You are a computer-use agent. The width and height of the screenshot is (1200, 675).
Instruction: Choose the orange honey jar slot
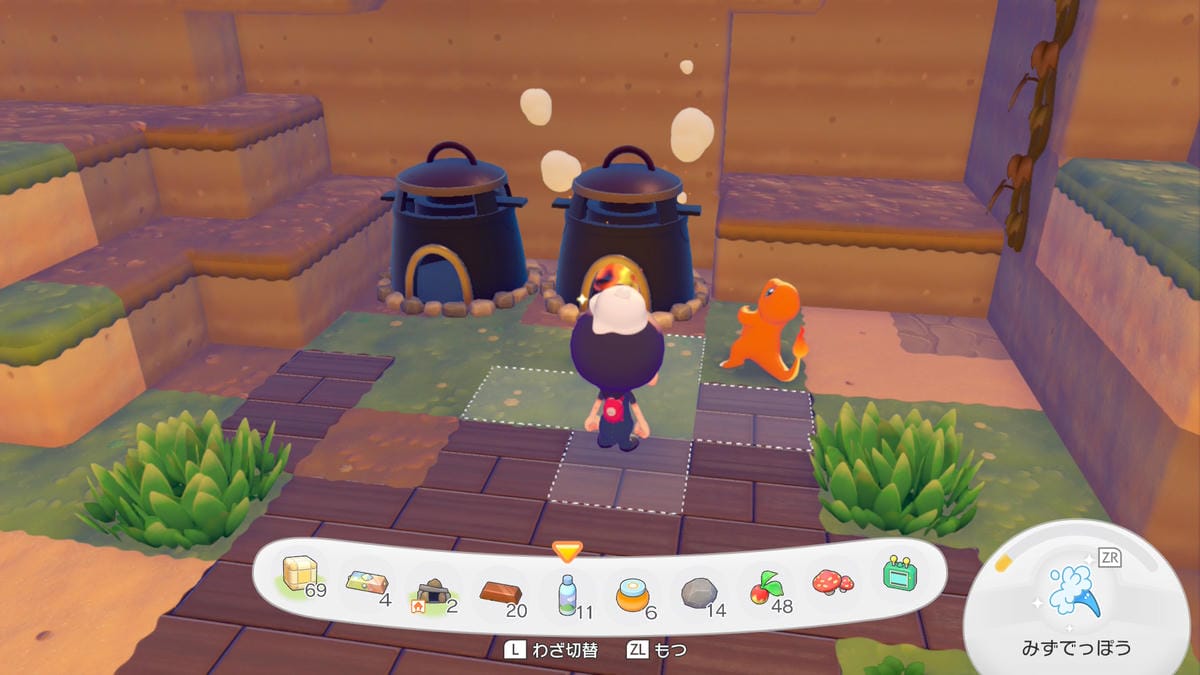click(632, 593)
